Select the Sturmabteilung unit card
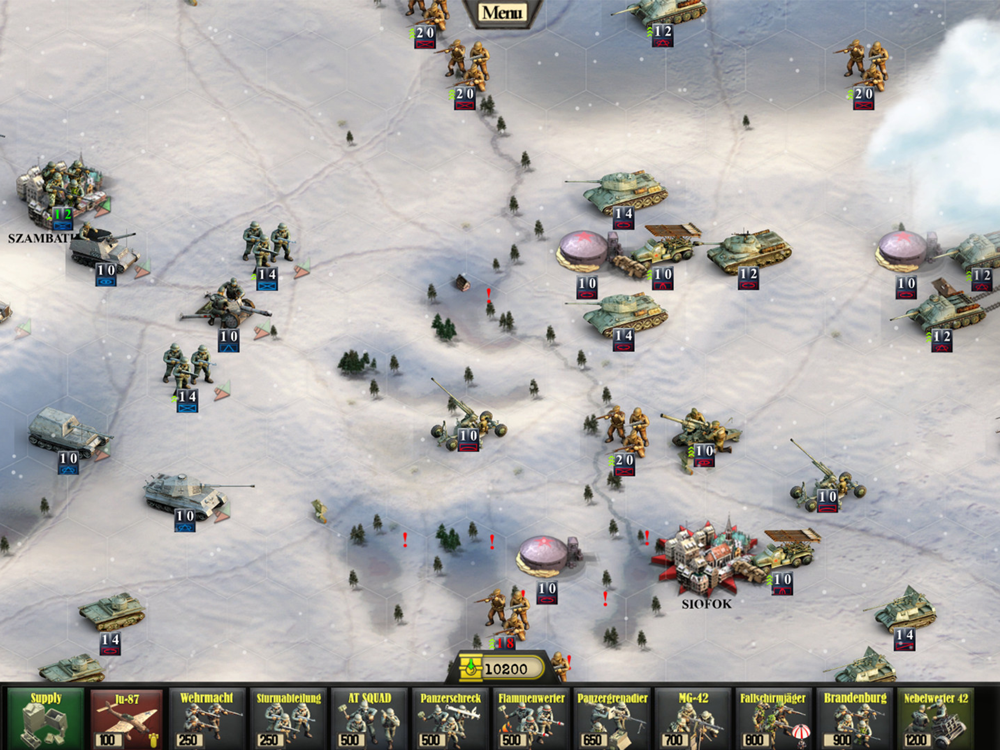Image resolution: width=1000 pixels, height=750 pixels. pos(288,718)
